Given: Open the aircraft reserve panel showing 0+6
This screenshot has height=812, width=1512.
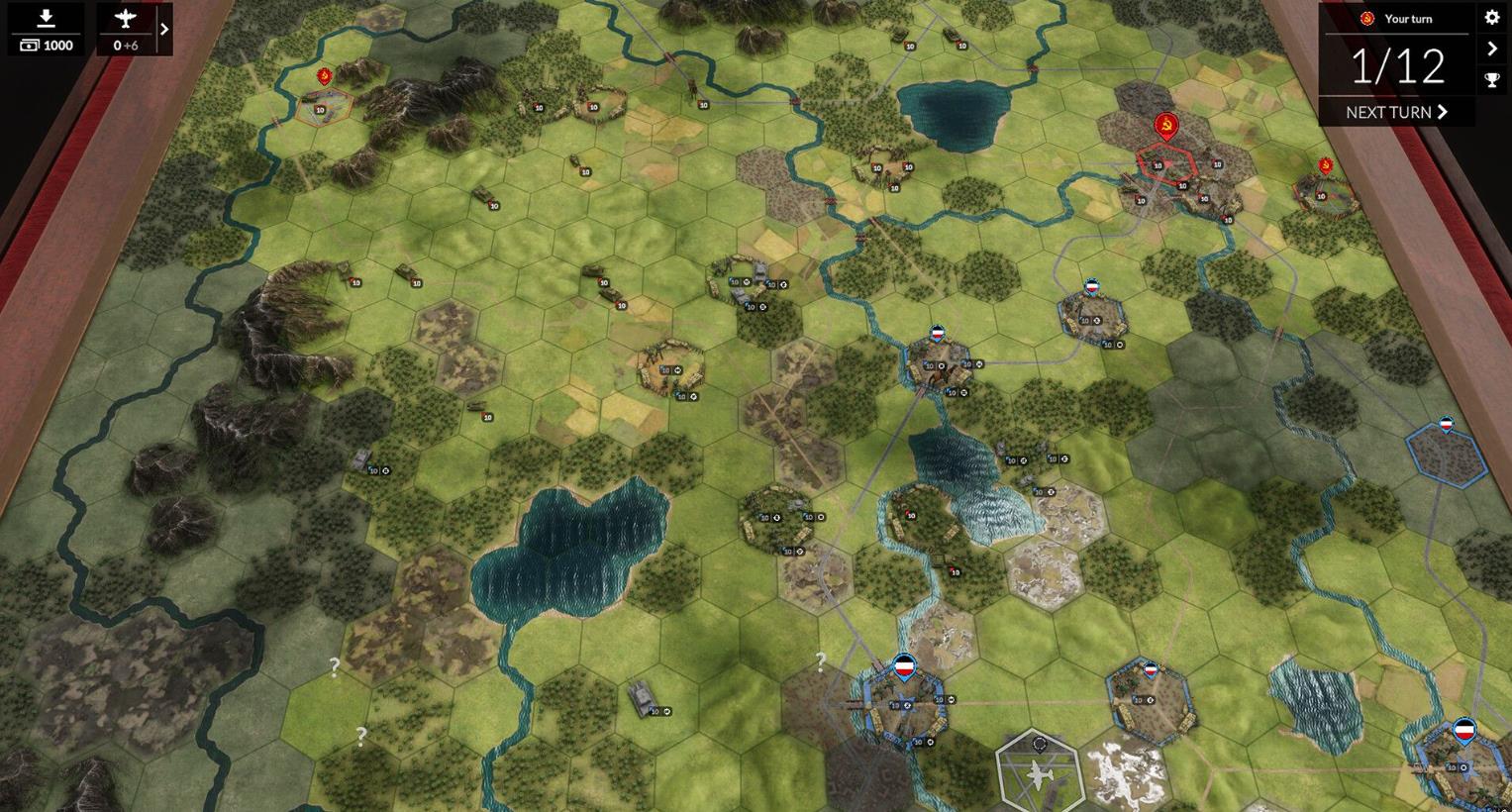Looking at the screenshot, I should [x=127, y=30].
